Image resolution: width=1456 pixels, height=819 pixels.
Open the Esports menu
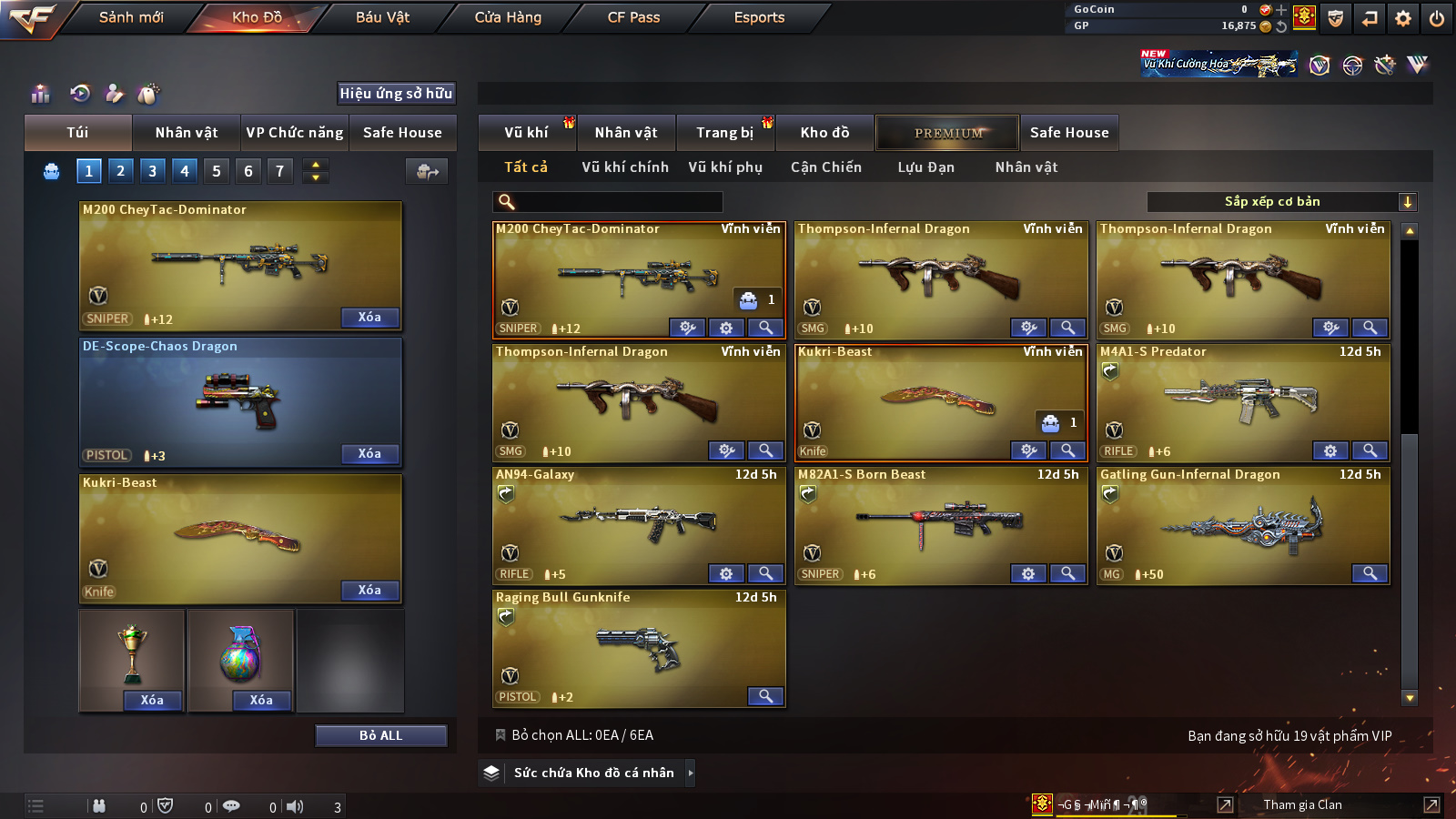point(759,17)
